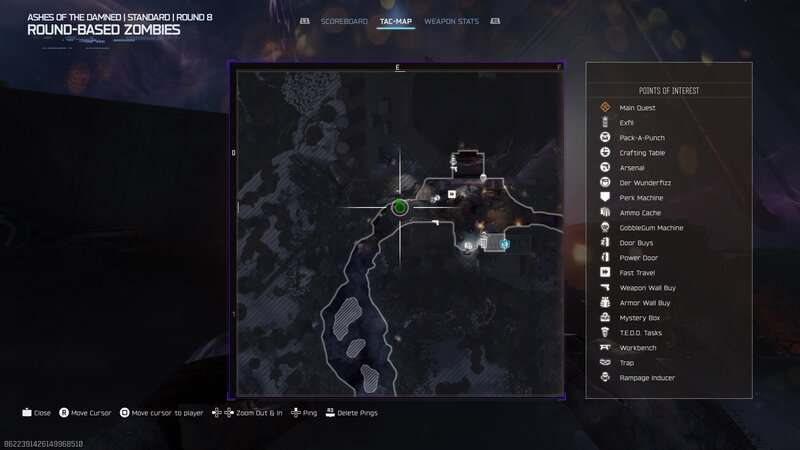The width and height of the screenshot is (800, 450).
Task: Choose GobbleGum Machine in the legend
Action: click(651, 228)
